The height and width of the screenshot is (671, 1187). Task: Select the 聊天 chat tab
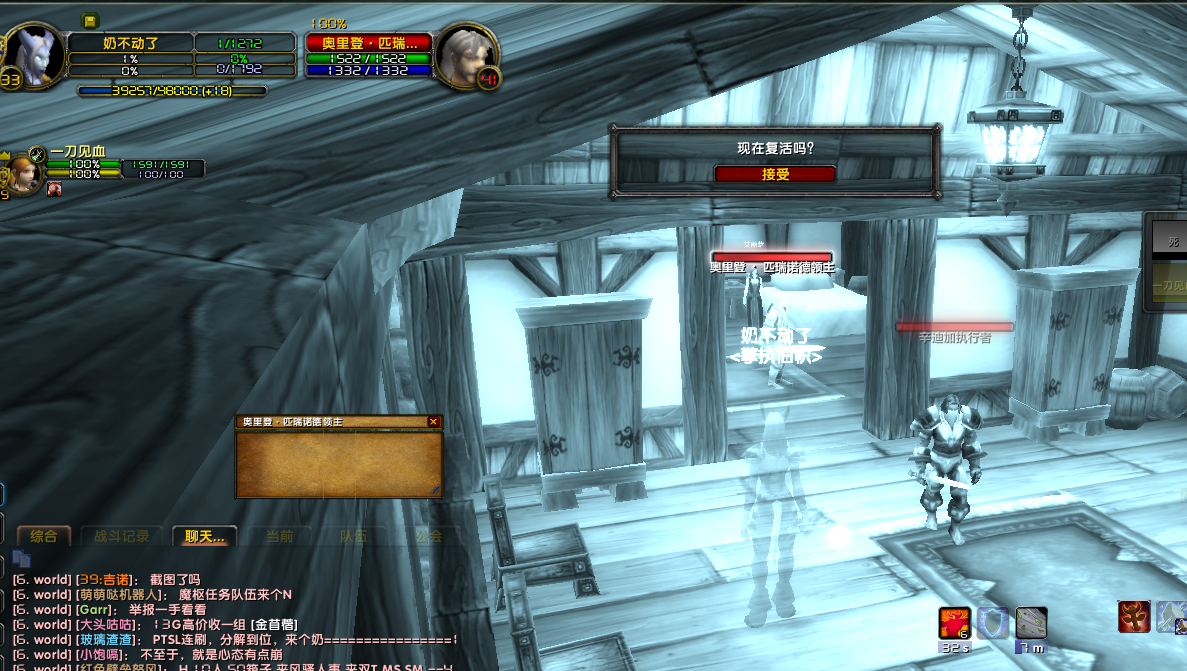coord(204,536)
